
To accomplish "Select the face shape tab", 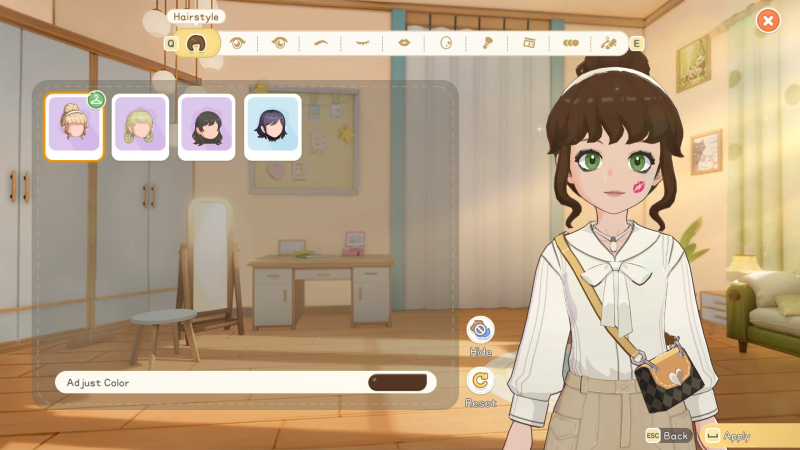I will [x=446, y=43].
